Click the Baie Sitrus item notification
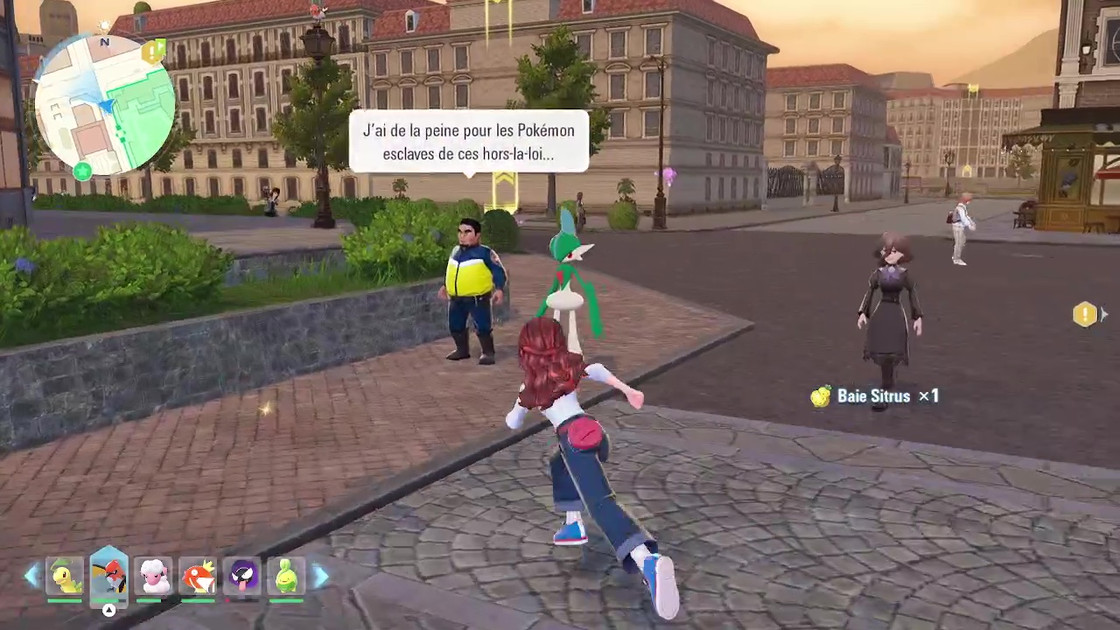Viewport: 1120px width, 630px height. point(875,396)
